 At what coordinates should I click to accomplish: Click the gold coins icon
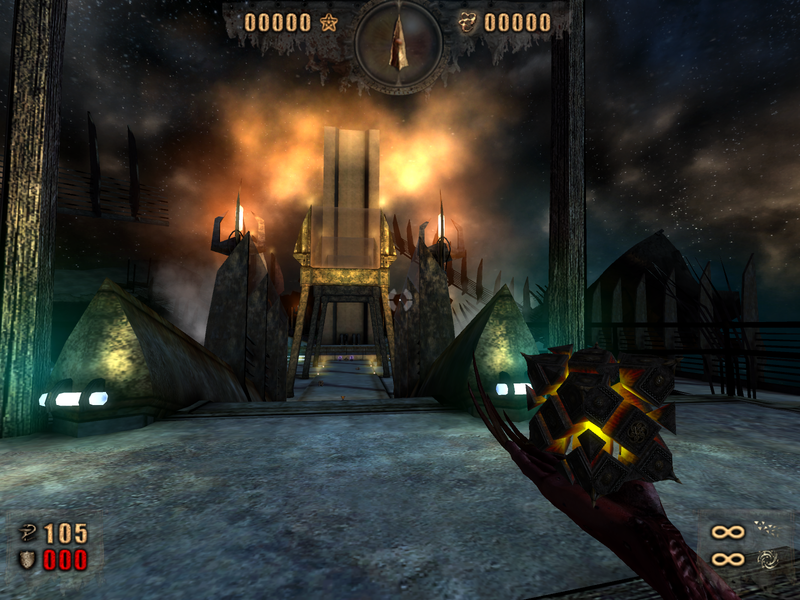pyautogui.click(x=468, y=22)
